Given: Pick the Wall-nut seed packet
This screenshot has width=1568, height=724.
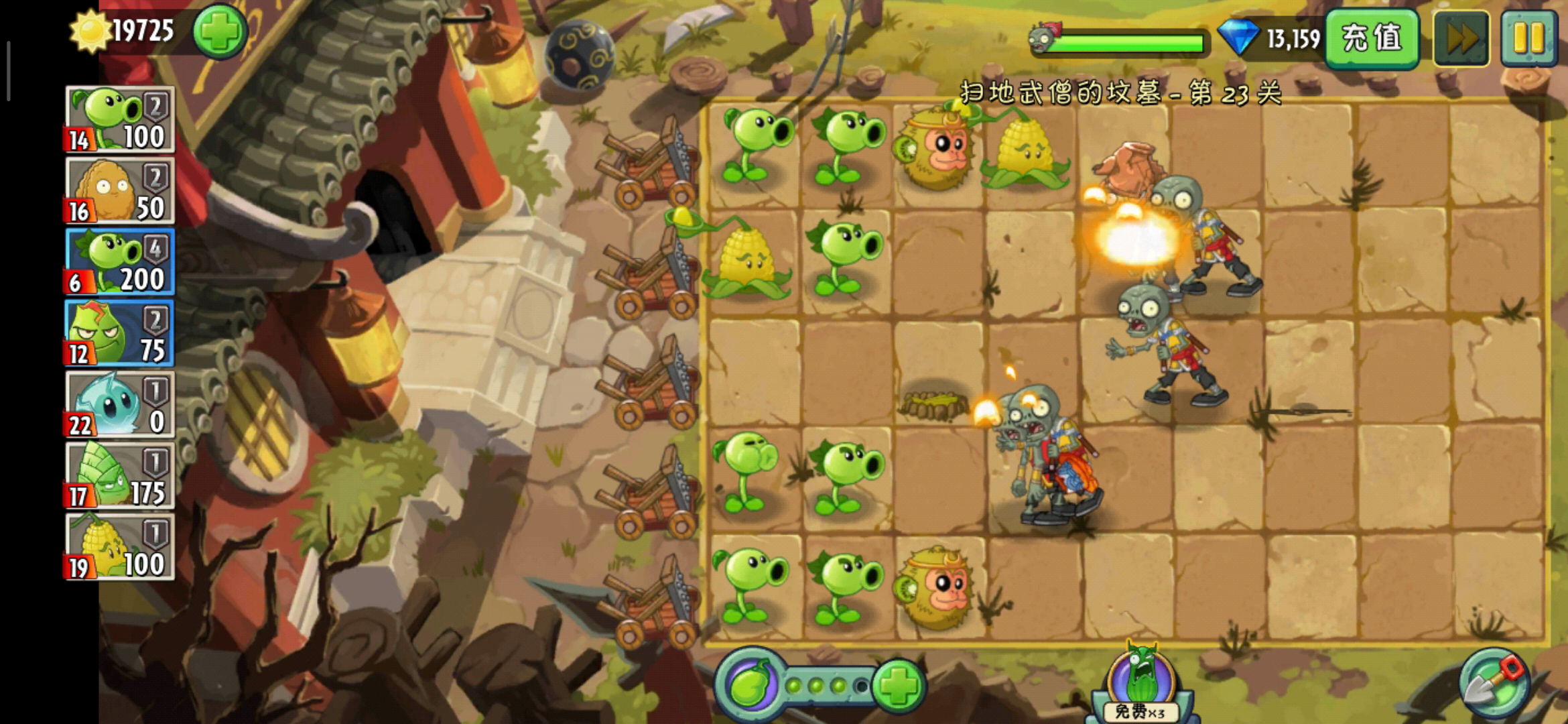Looking at the screenshot, I should click(120, 191).
